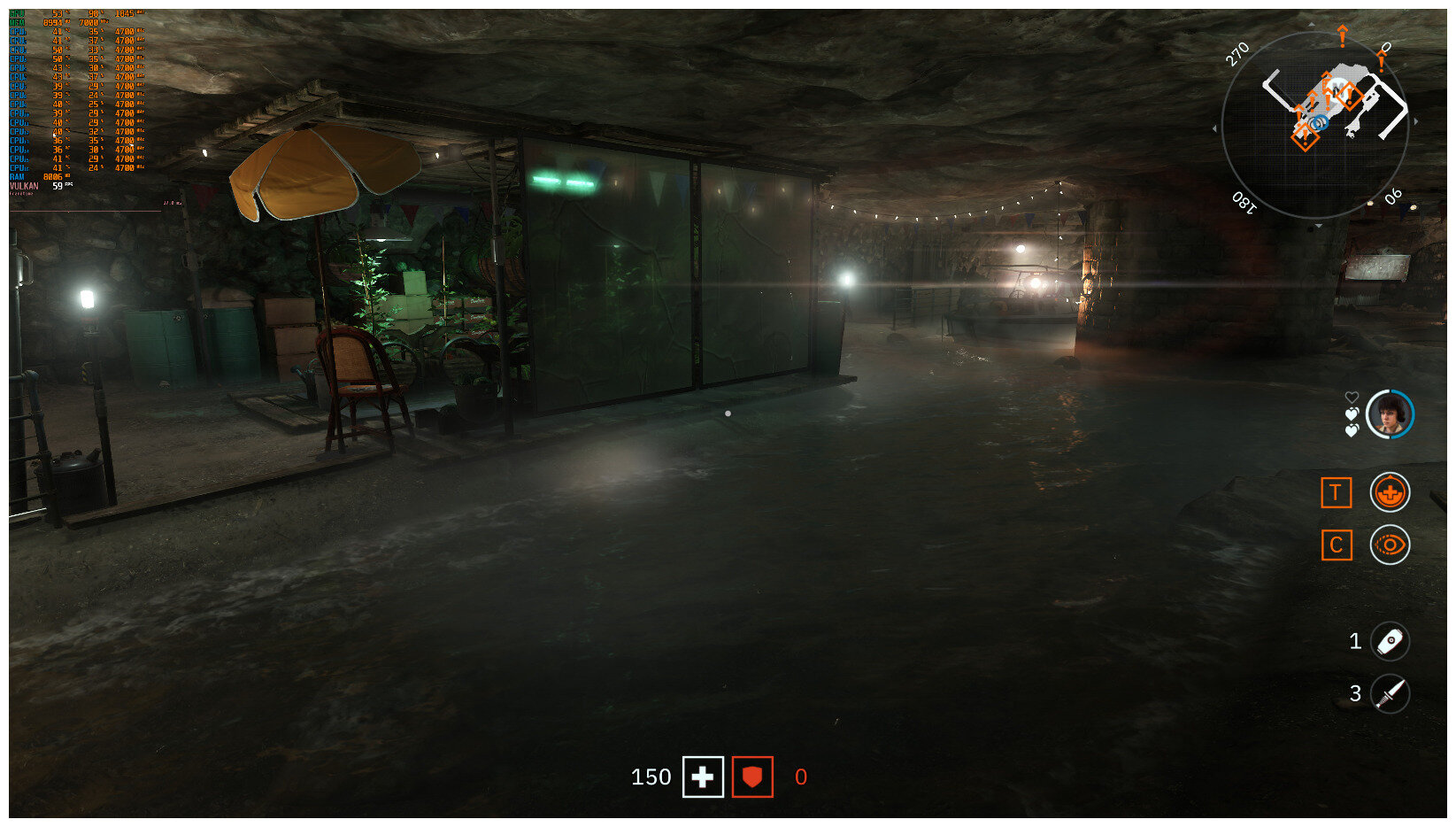Select the eye spotting icon beside C
Image resolution: width=1456 pixels, height=827 pixels.
click(x=1390, y=545)
